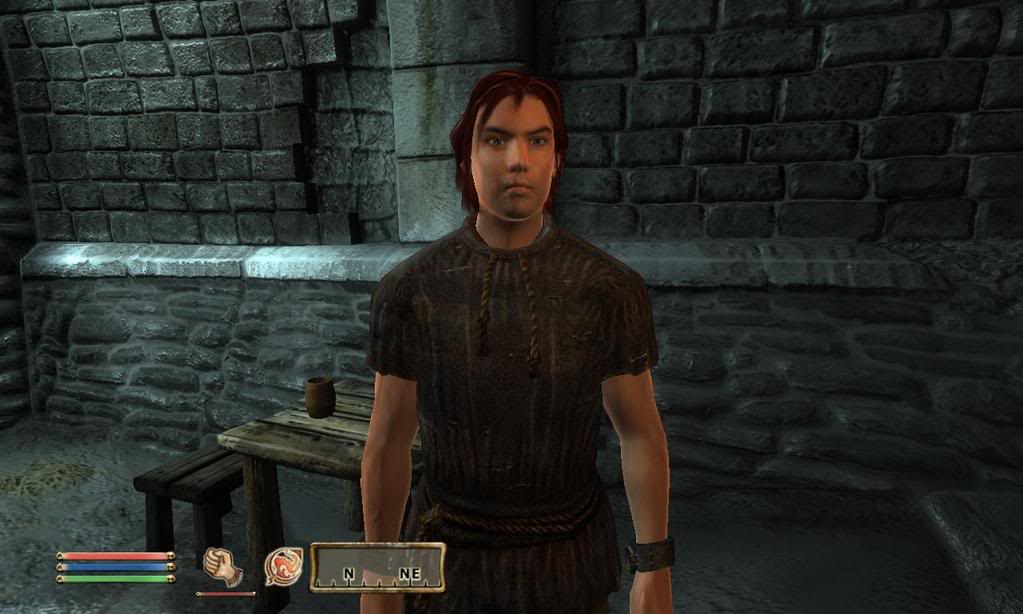Select the active spell icon
Image resolution: width=1023 pixels, height=614 pixels.
[x=283, y=567]
